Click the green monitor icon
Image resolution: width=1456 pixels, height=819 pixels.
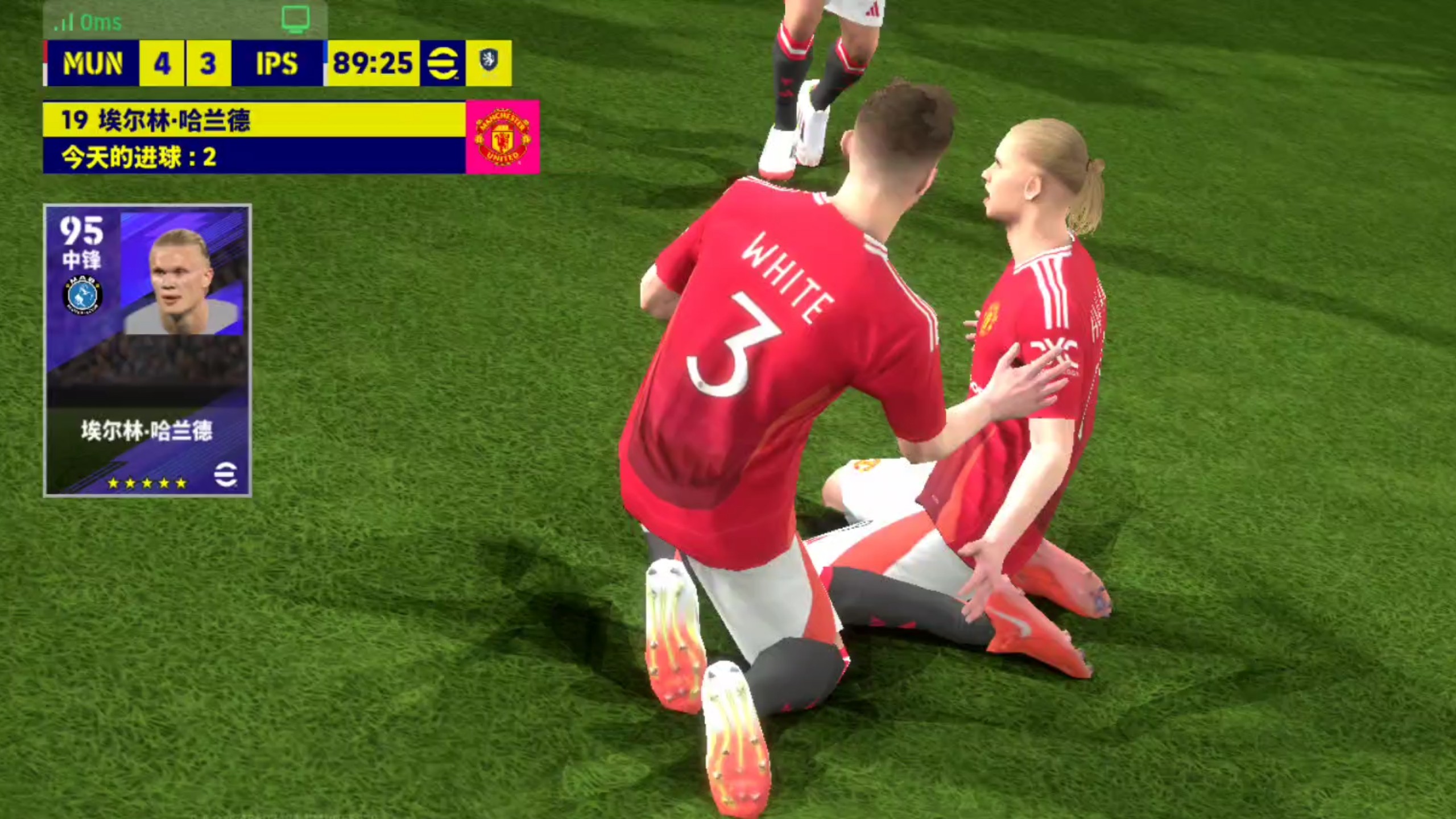coord(296,19)
